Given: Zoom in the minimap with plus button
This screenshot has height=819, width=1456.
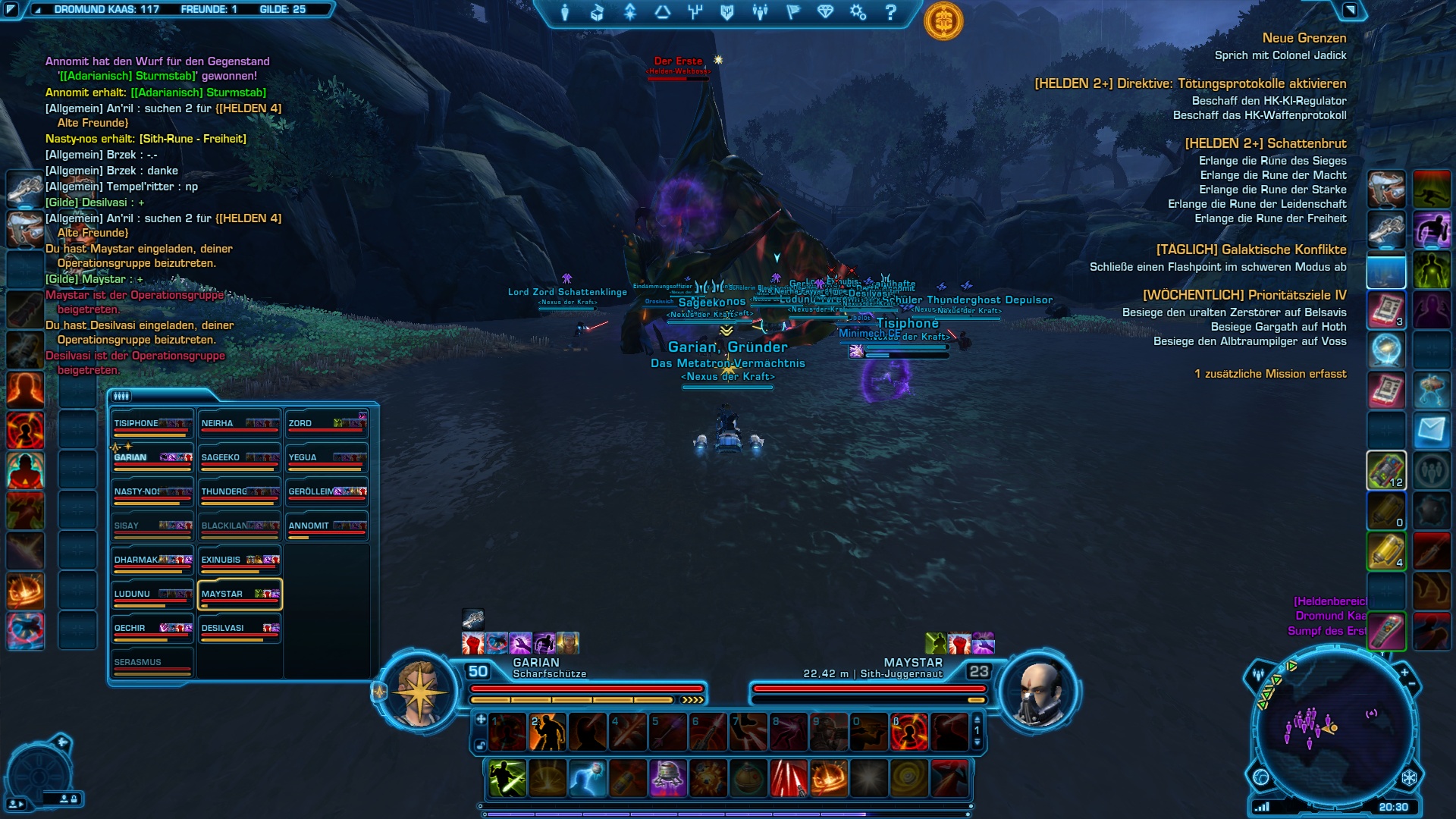Looking at the screenshot, I should [1404, 673].
